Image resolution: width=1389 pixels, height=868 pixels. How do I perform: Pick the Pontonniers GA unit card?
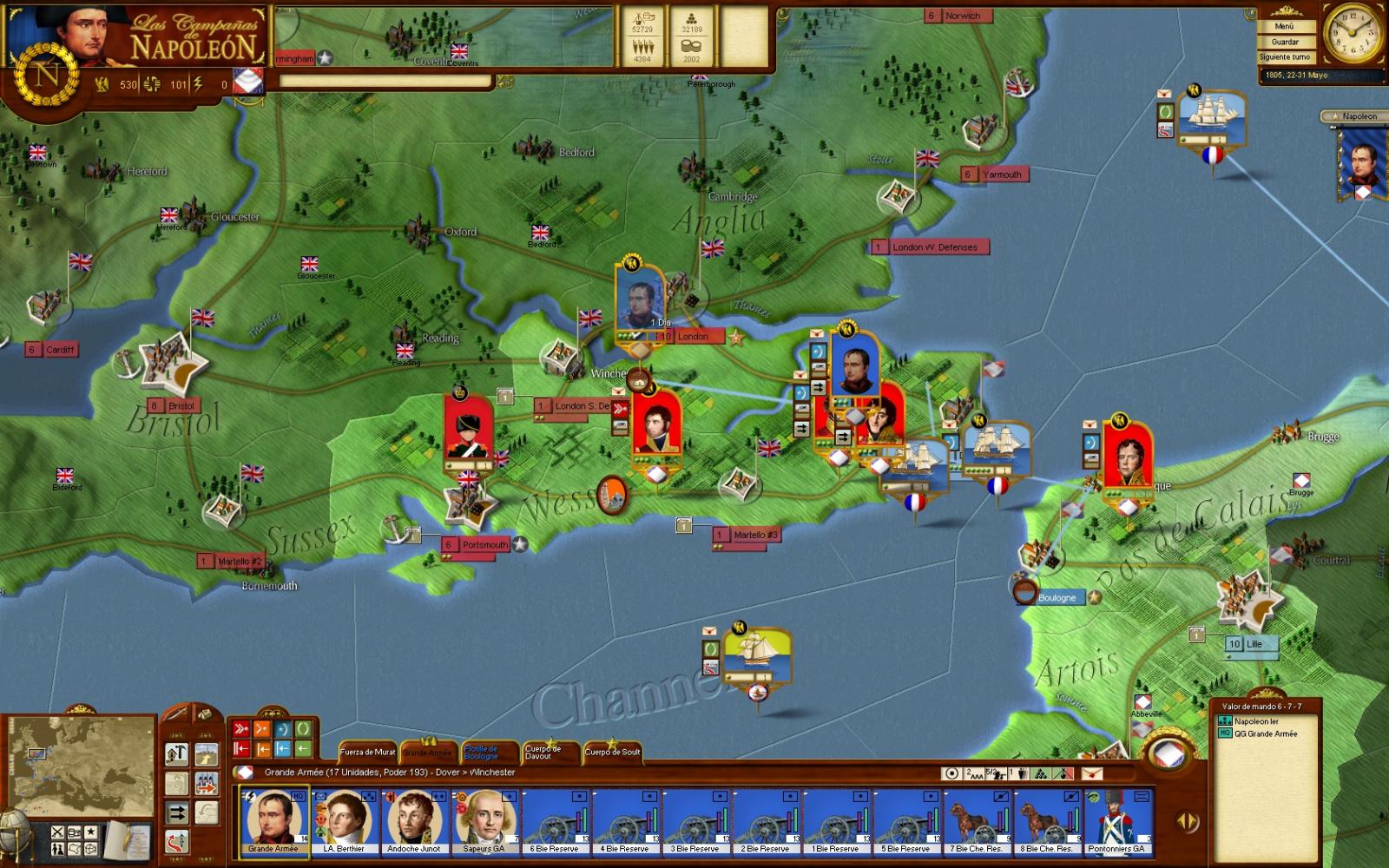[1118, 821]
